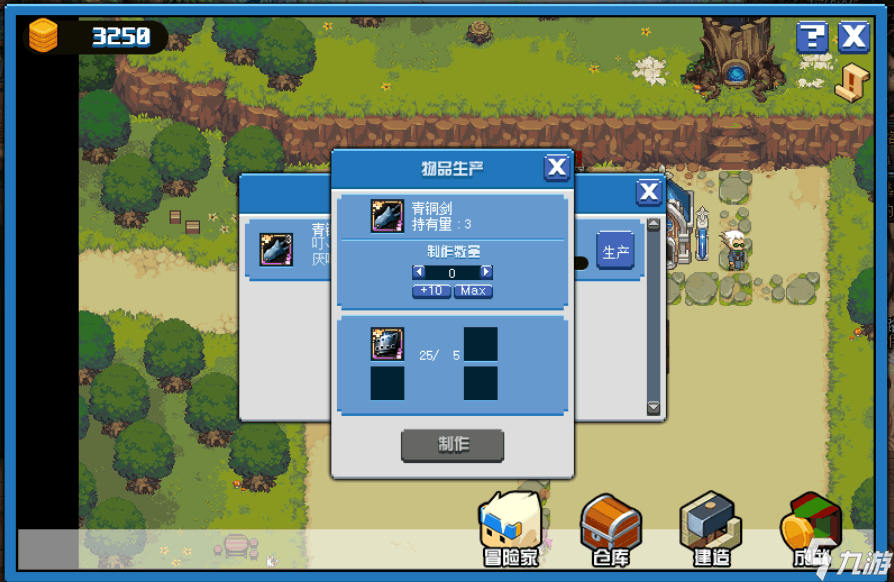Close the game with the top-right X

[x=854, y=38]
